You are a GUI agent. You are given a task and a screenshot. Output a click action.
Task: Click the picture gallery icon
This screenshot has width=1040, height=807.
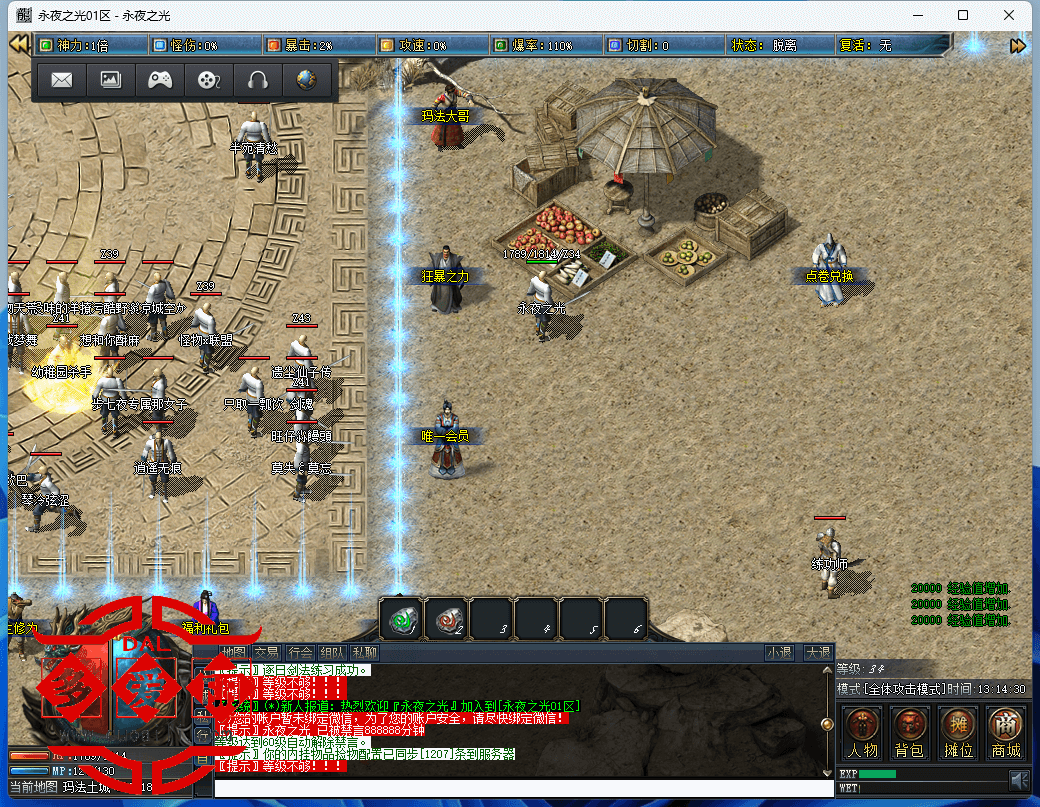110,80
